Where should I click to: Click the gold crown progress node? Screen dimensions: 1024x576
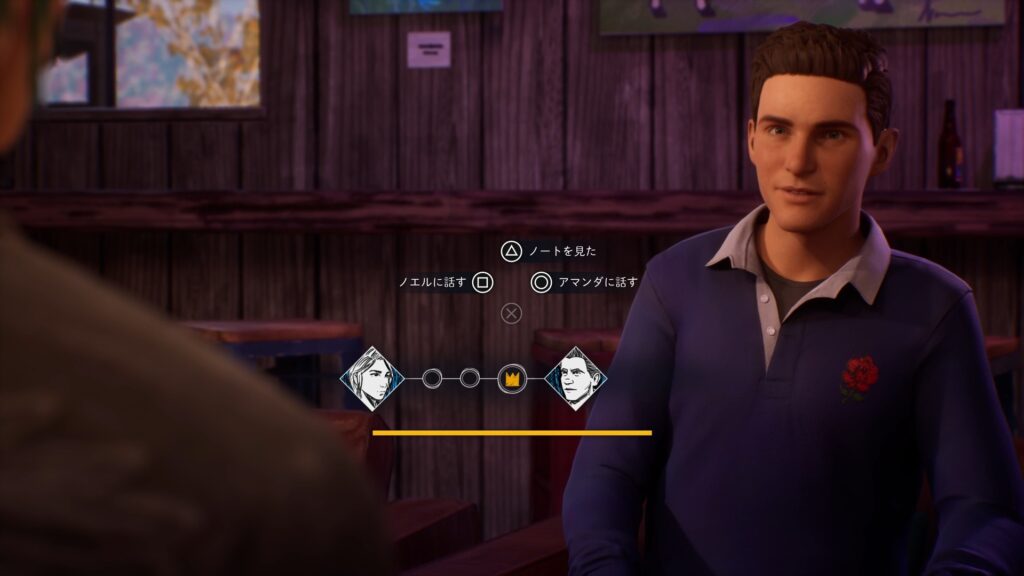point(511,378)
